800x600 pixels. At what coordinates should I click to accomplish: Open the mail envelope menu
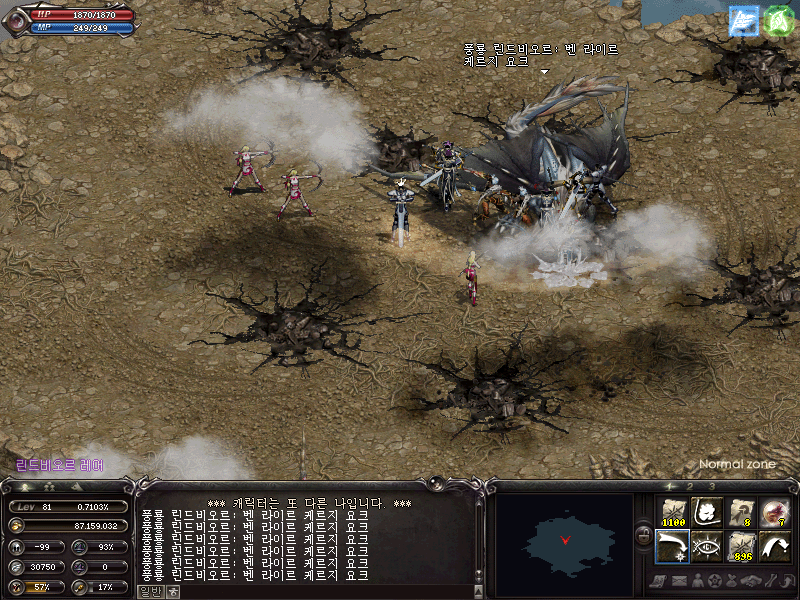pos(681,580)
